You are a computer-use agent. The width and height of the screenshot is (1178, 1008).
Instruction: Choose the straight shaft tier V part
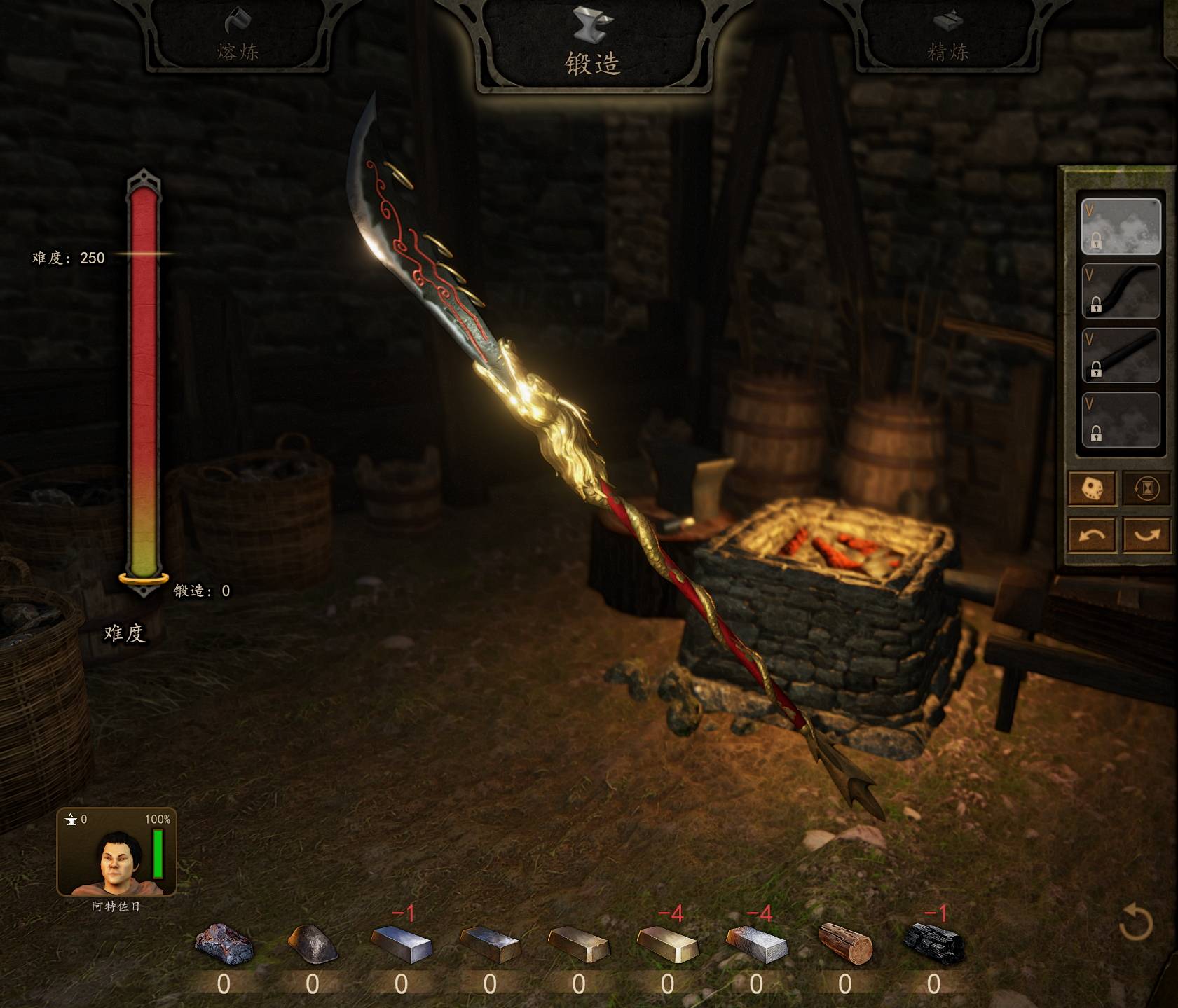point(1121,355)
